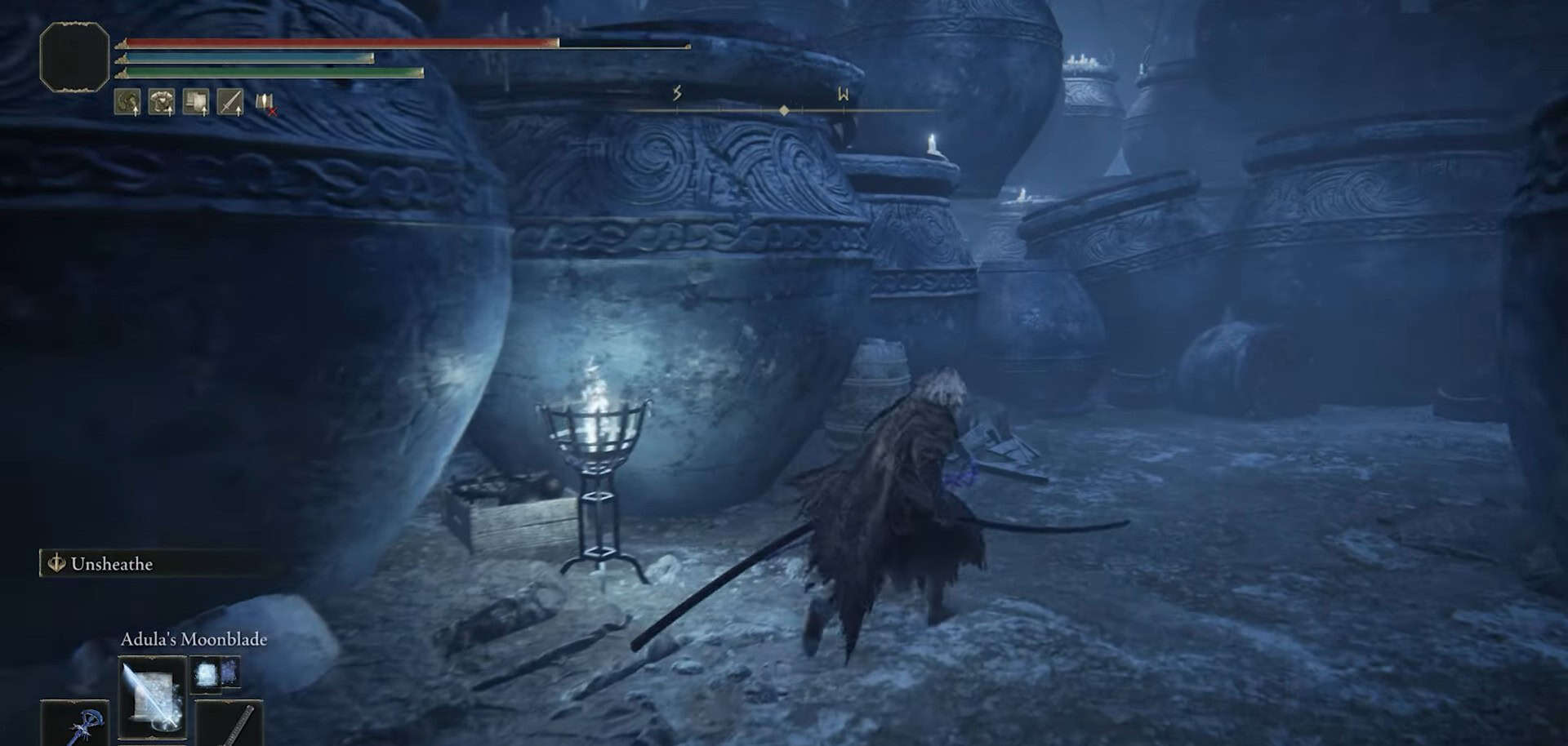Select the sword attack buff icon
The height and width of the screenshot is (746, 1568).
(x=231, y=102)
